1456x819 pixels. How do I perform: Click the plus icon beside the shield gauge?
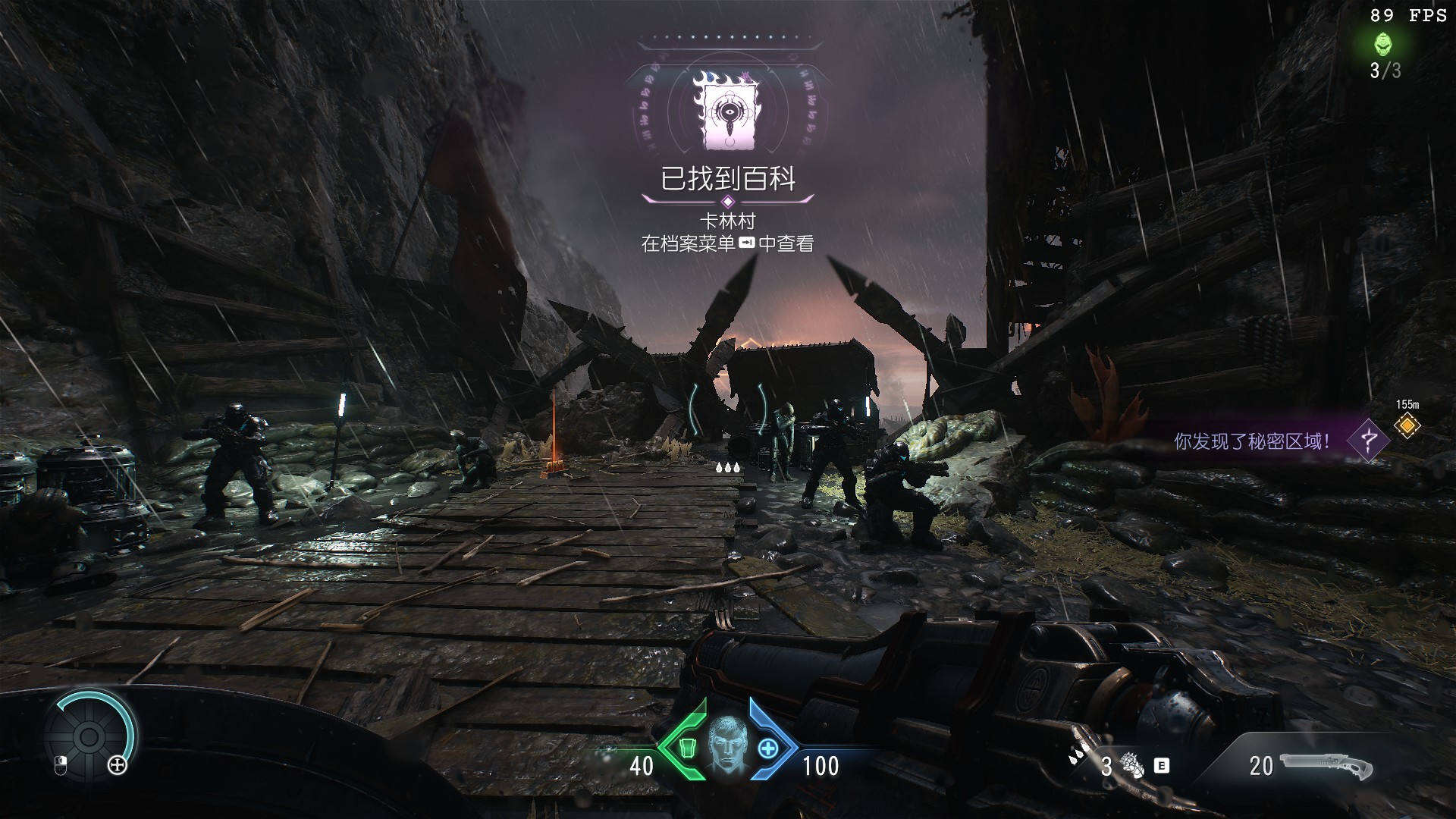[118, 765]
